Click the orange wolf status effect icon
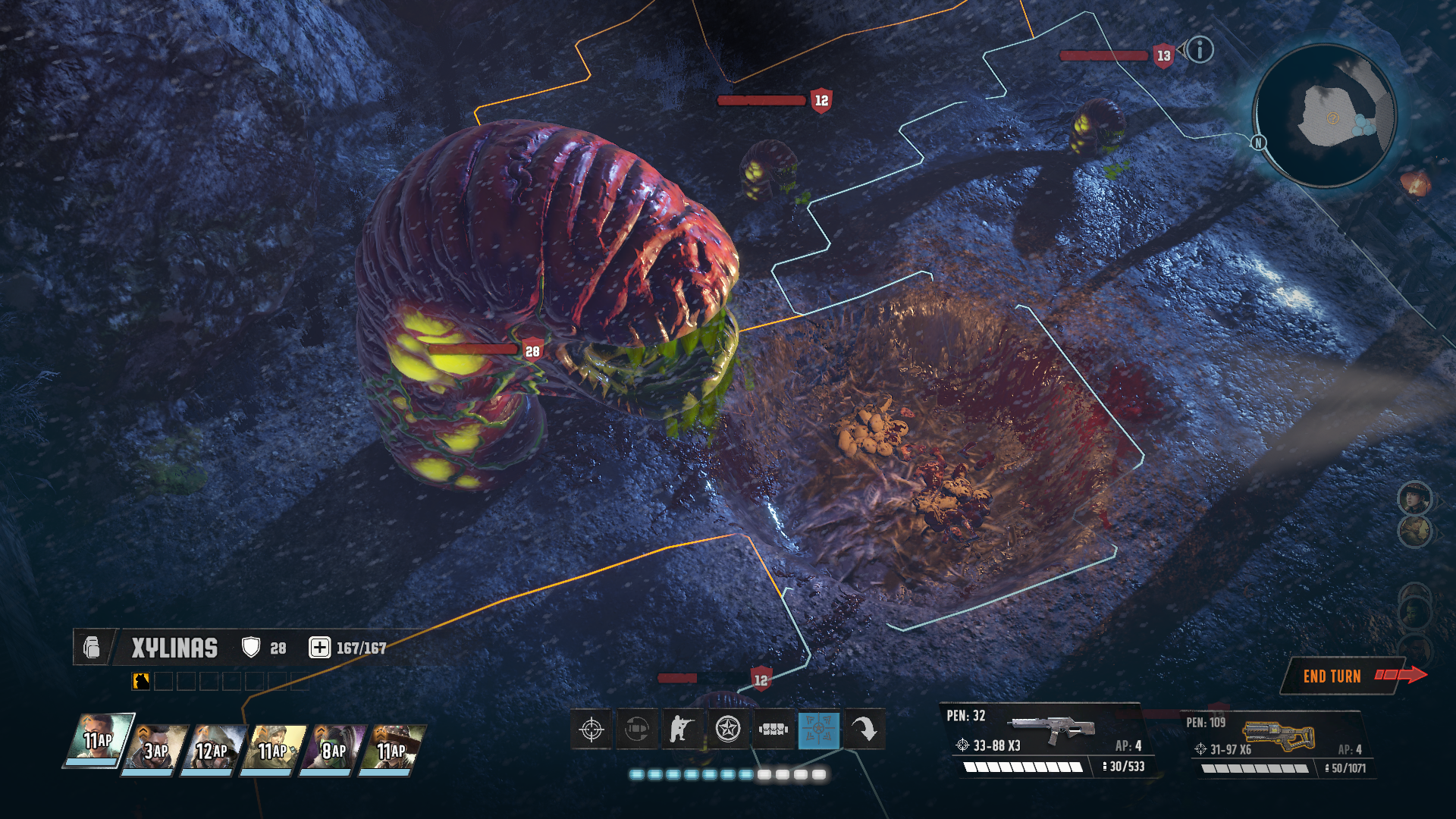 coord(141,681)
